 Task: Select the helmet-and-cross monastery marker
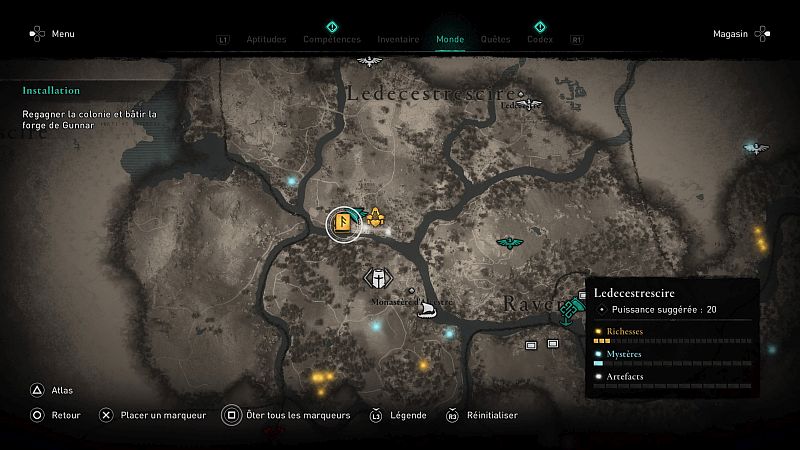378,279
